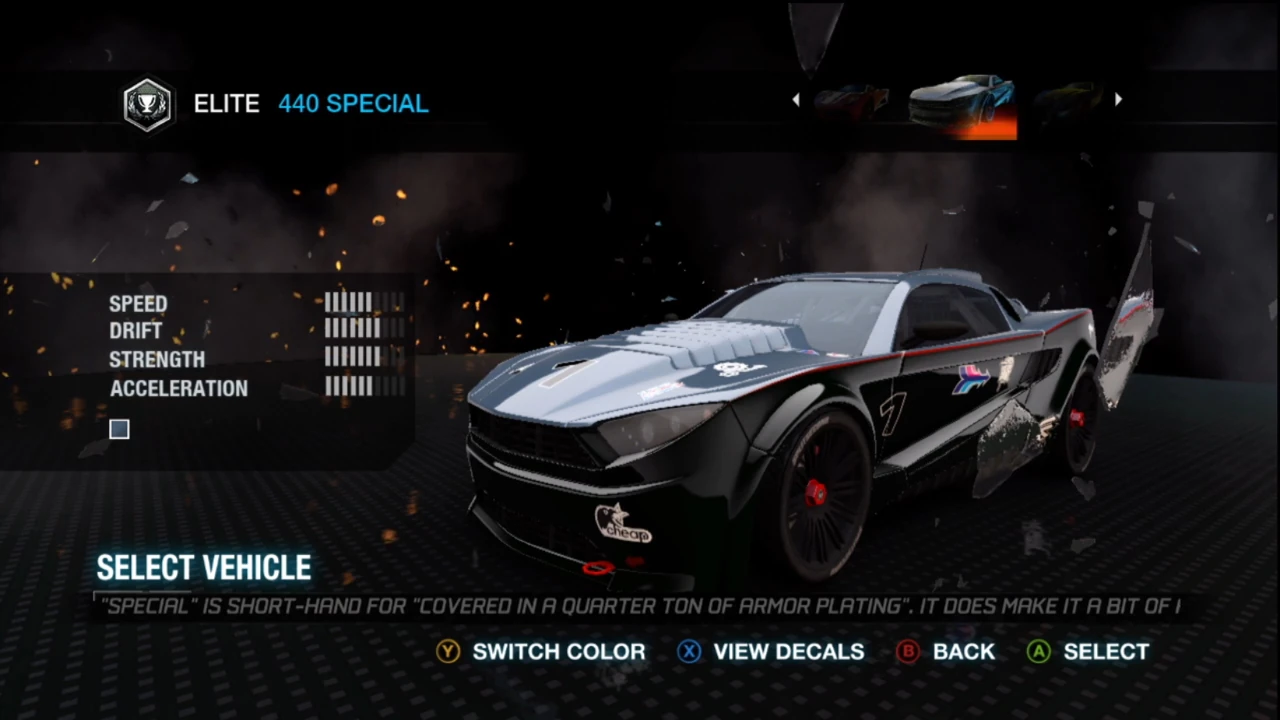Click the right arrow to view next vehicle

1118,99
